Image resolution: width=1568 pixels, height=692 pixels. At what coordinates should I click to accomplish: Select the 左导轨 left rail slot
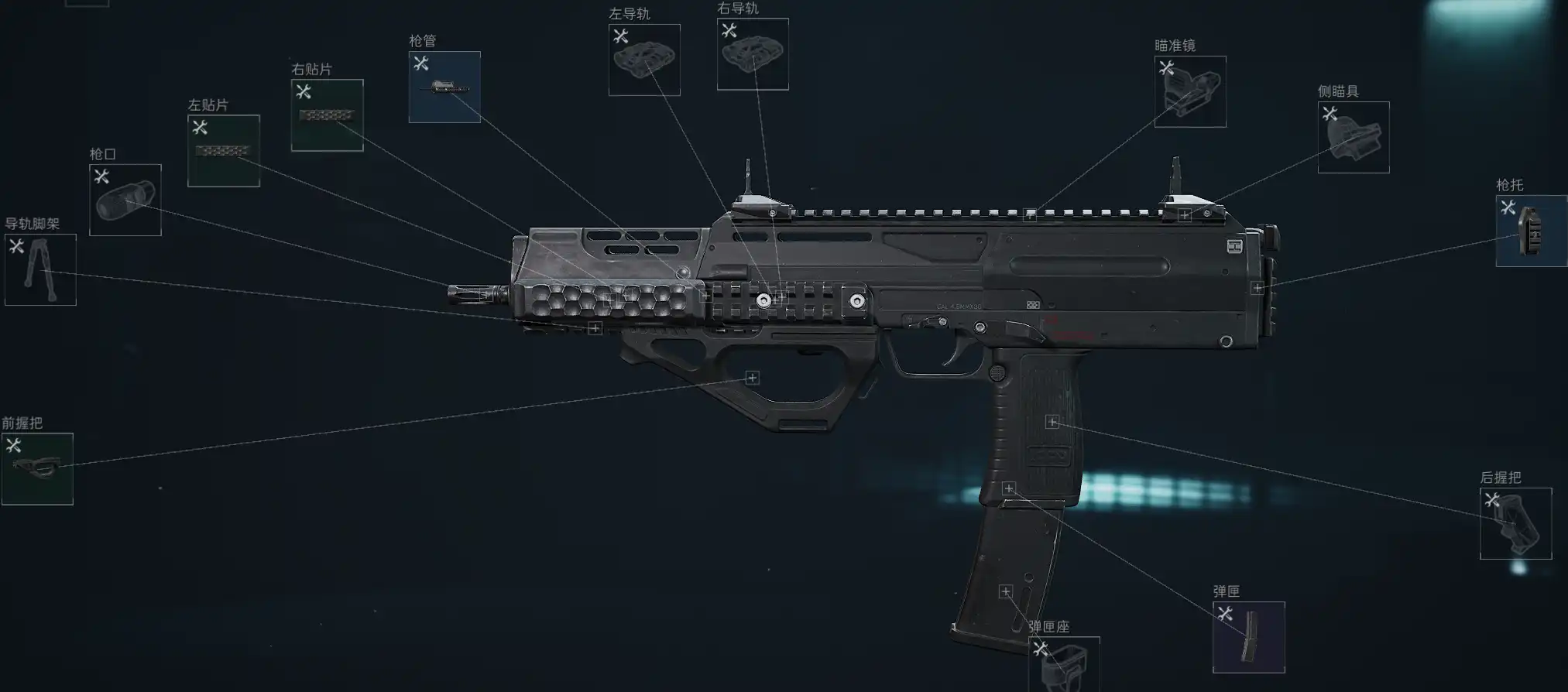pos(644,60)
